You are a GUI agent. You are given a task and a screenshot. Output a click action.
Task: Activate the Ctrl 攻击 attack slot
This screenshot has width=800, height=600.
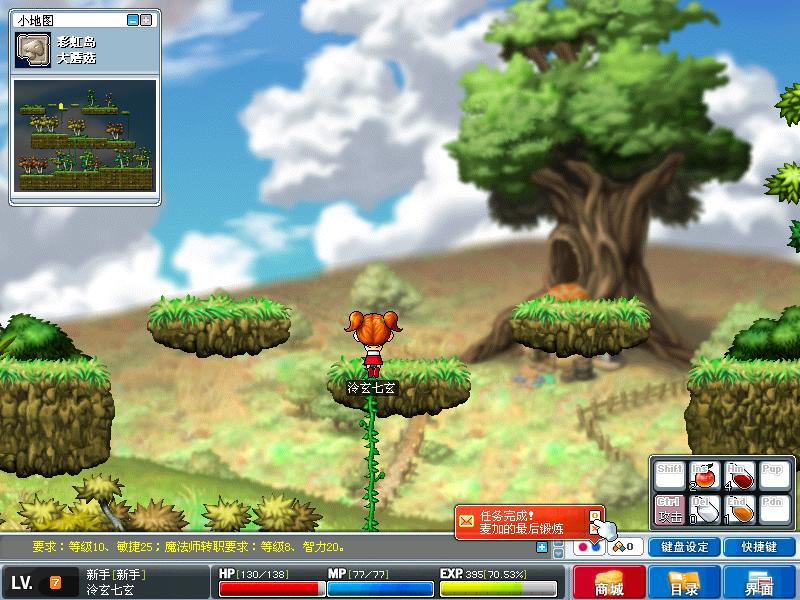click(669, 508)
